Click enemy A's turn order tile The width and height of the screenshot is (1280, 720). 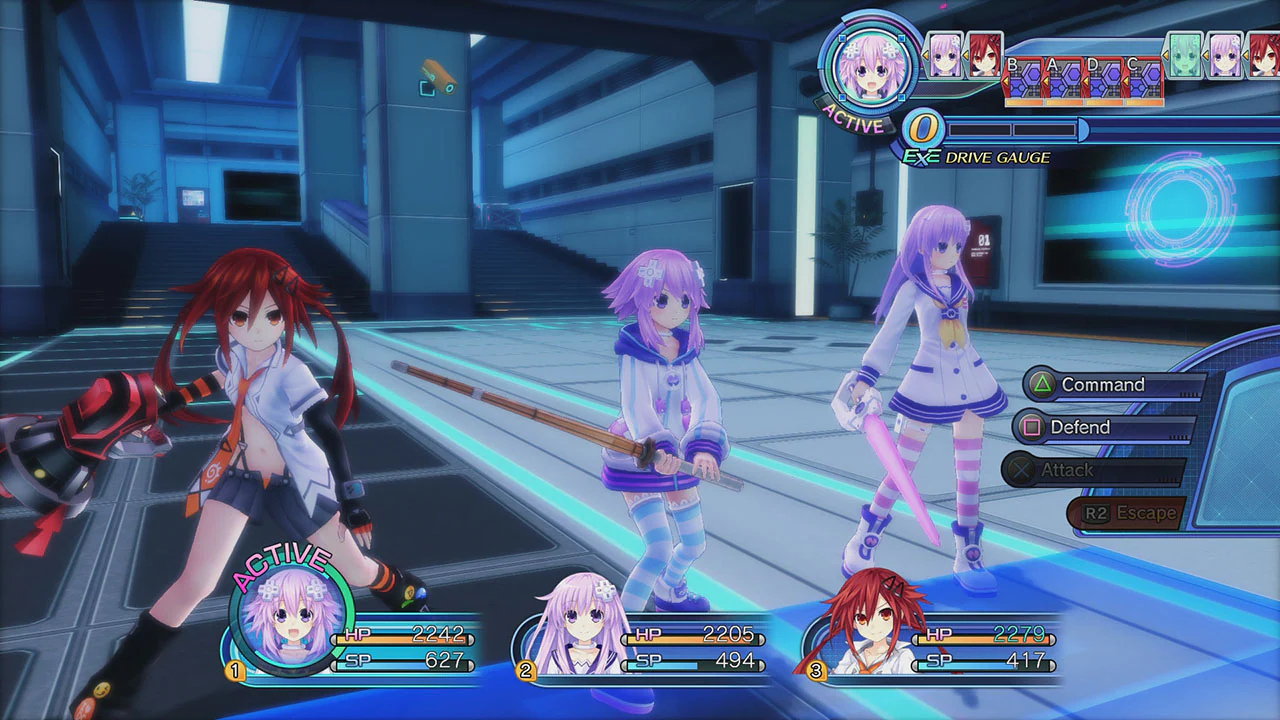point(1062,81)
